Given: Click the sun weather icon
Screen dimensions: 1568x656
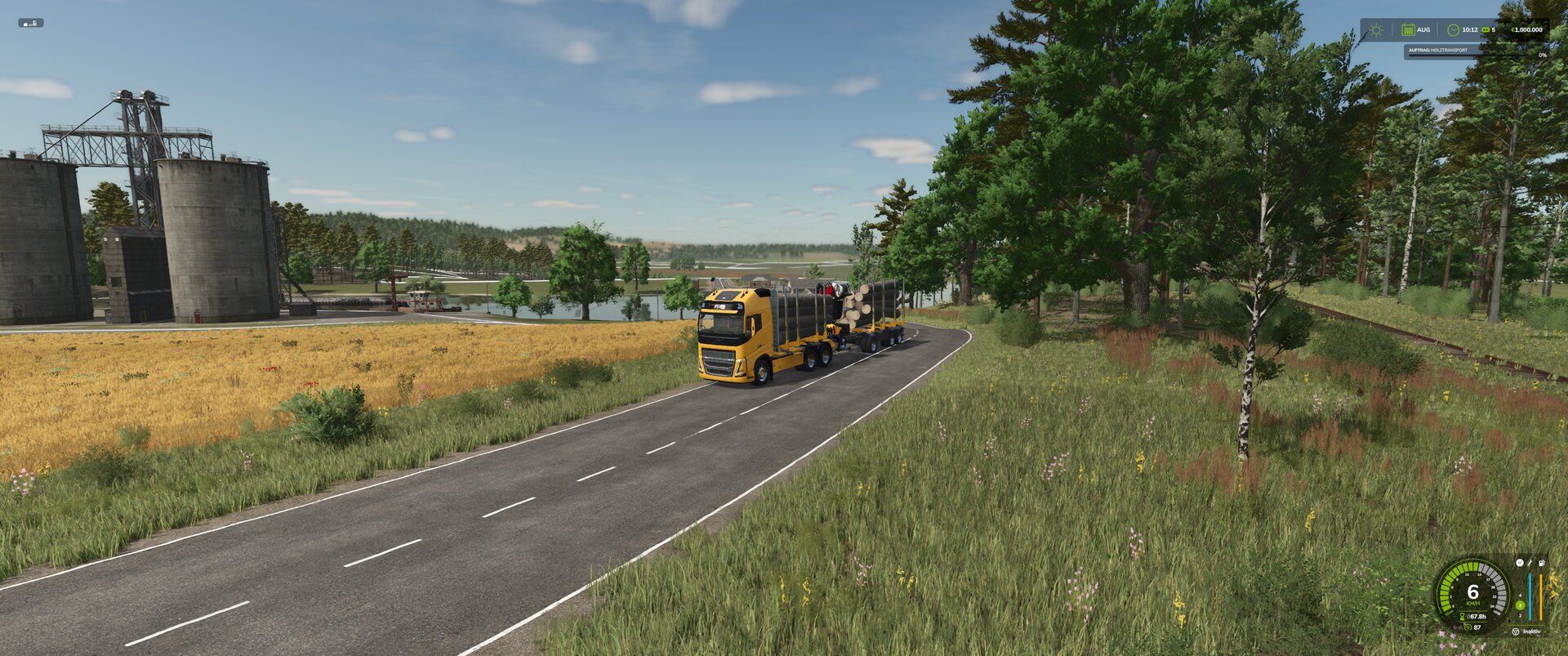Looking at the screenshot, I should [1376, 30].
